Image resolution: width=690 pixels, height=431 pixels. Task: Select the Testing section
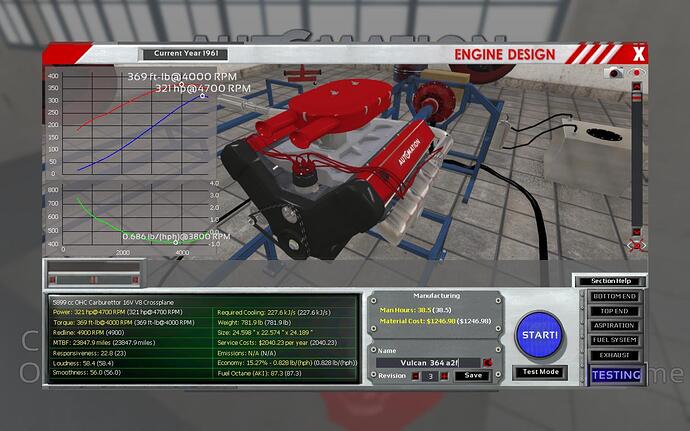point(614,375)
